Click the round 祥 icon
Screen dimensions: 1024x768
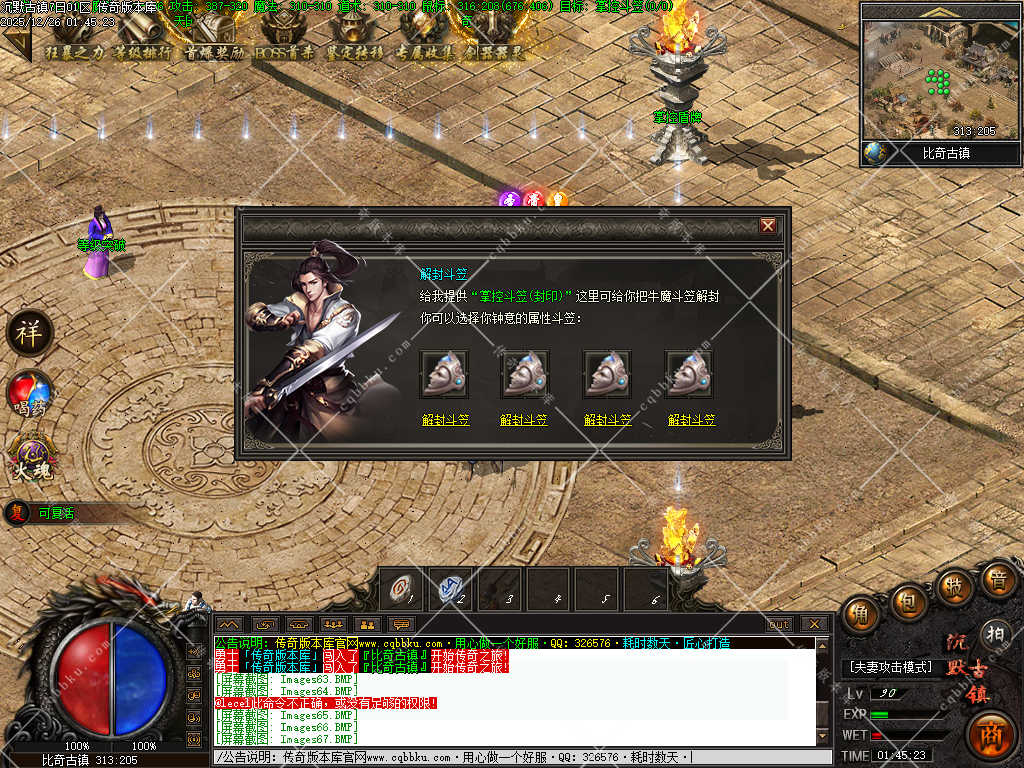click(30, 333)
